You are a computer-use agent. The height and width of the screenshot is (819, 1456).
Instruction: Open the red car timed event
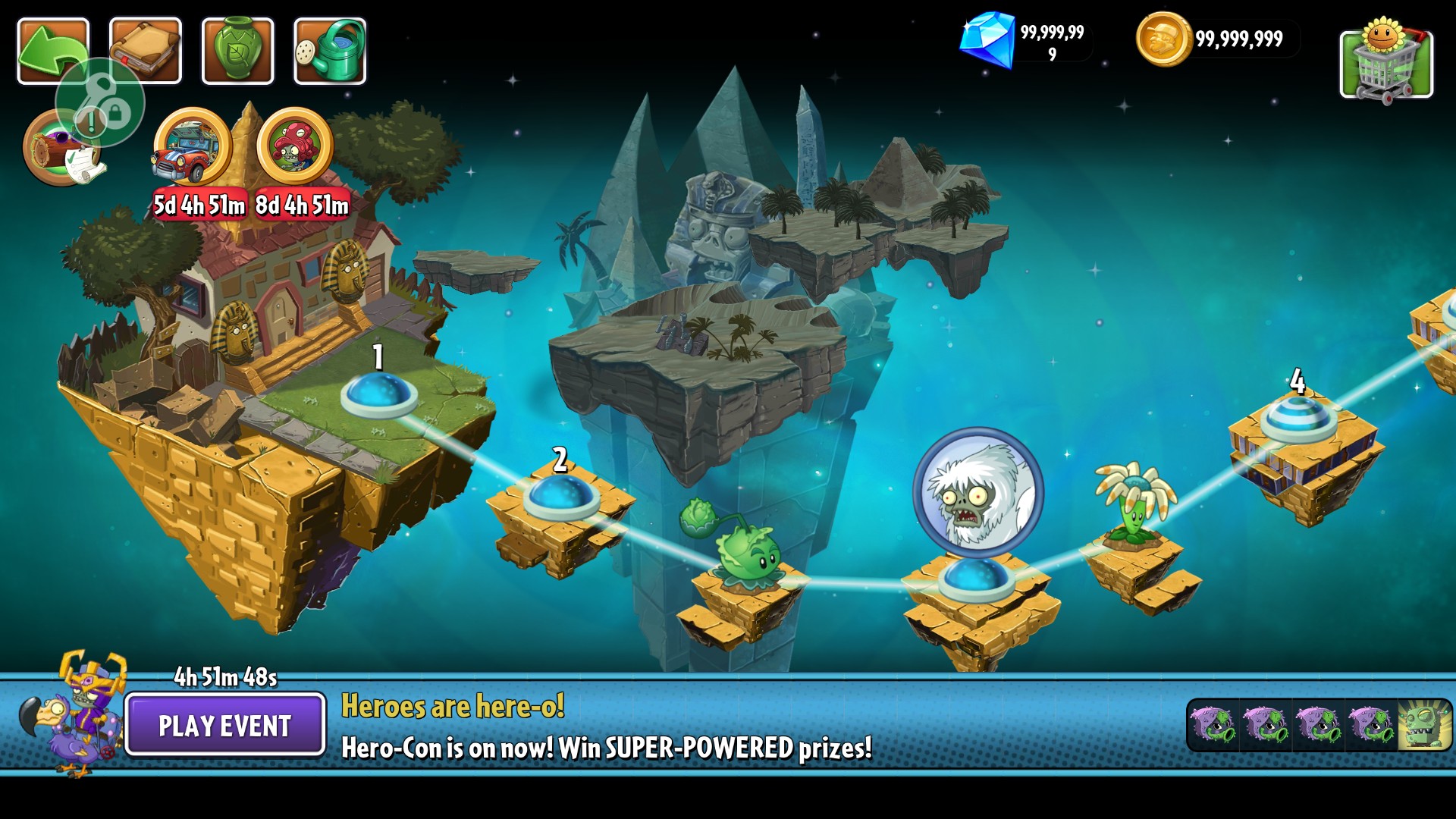[193, 148]
